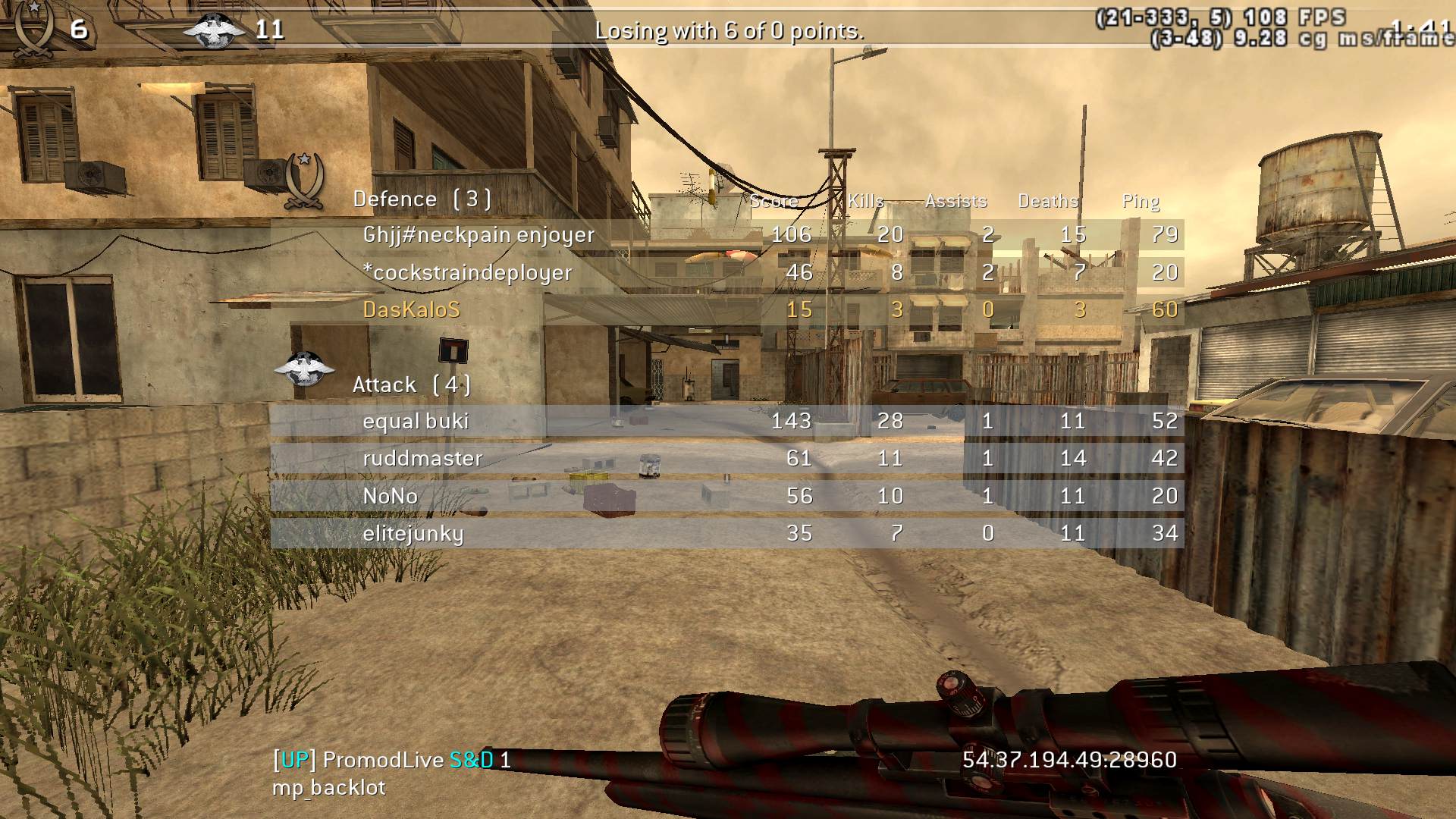Click the Ping column header

click(1141, 201)
